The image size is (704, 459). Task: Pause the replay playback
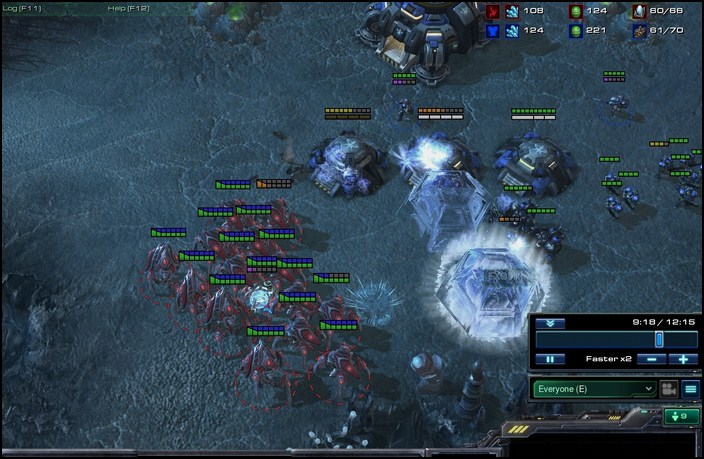549,358
